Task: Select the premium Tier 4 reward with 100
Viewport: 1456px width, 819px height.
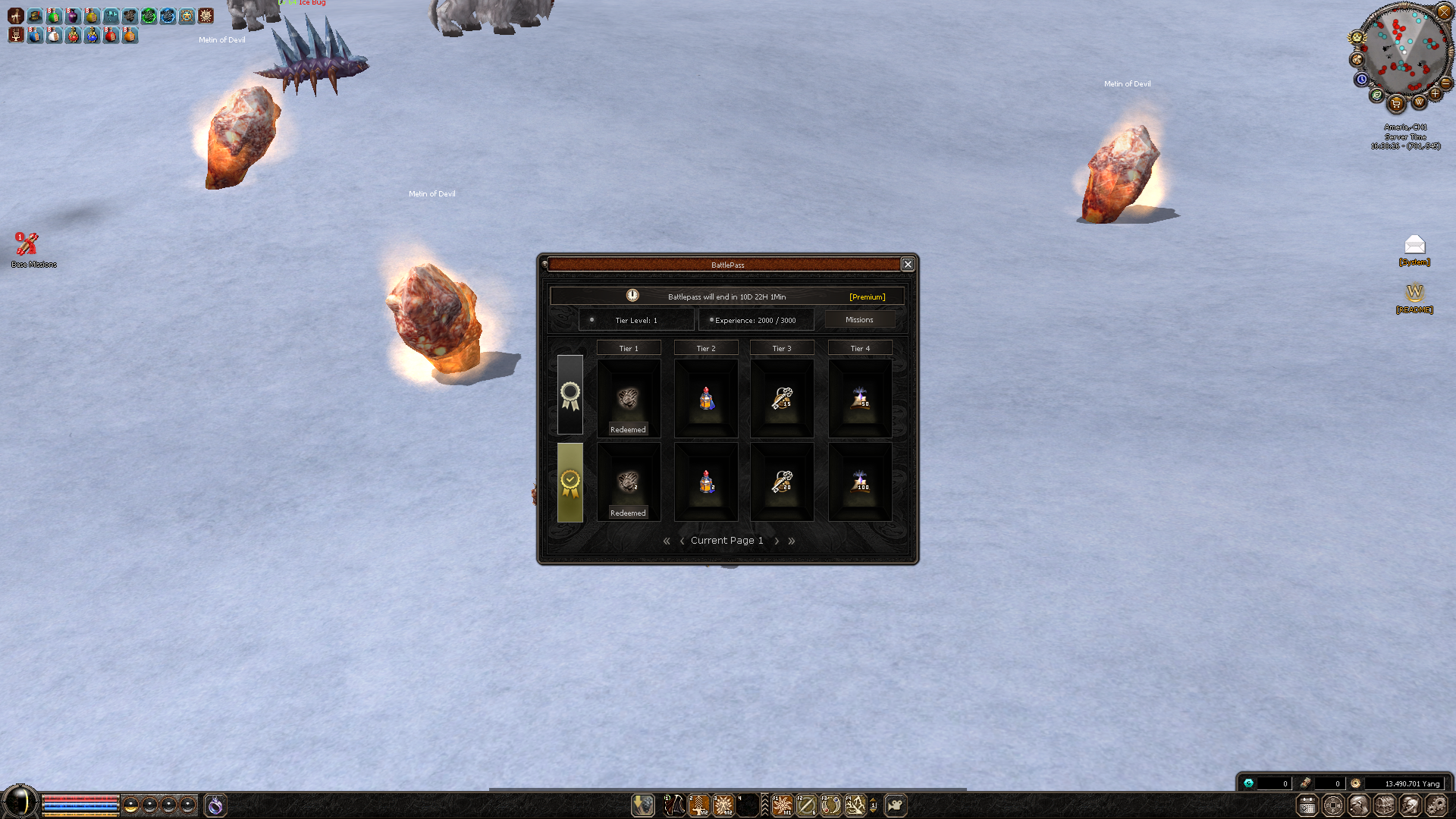Action: [x=860, y=482]
